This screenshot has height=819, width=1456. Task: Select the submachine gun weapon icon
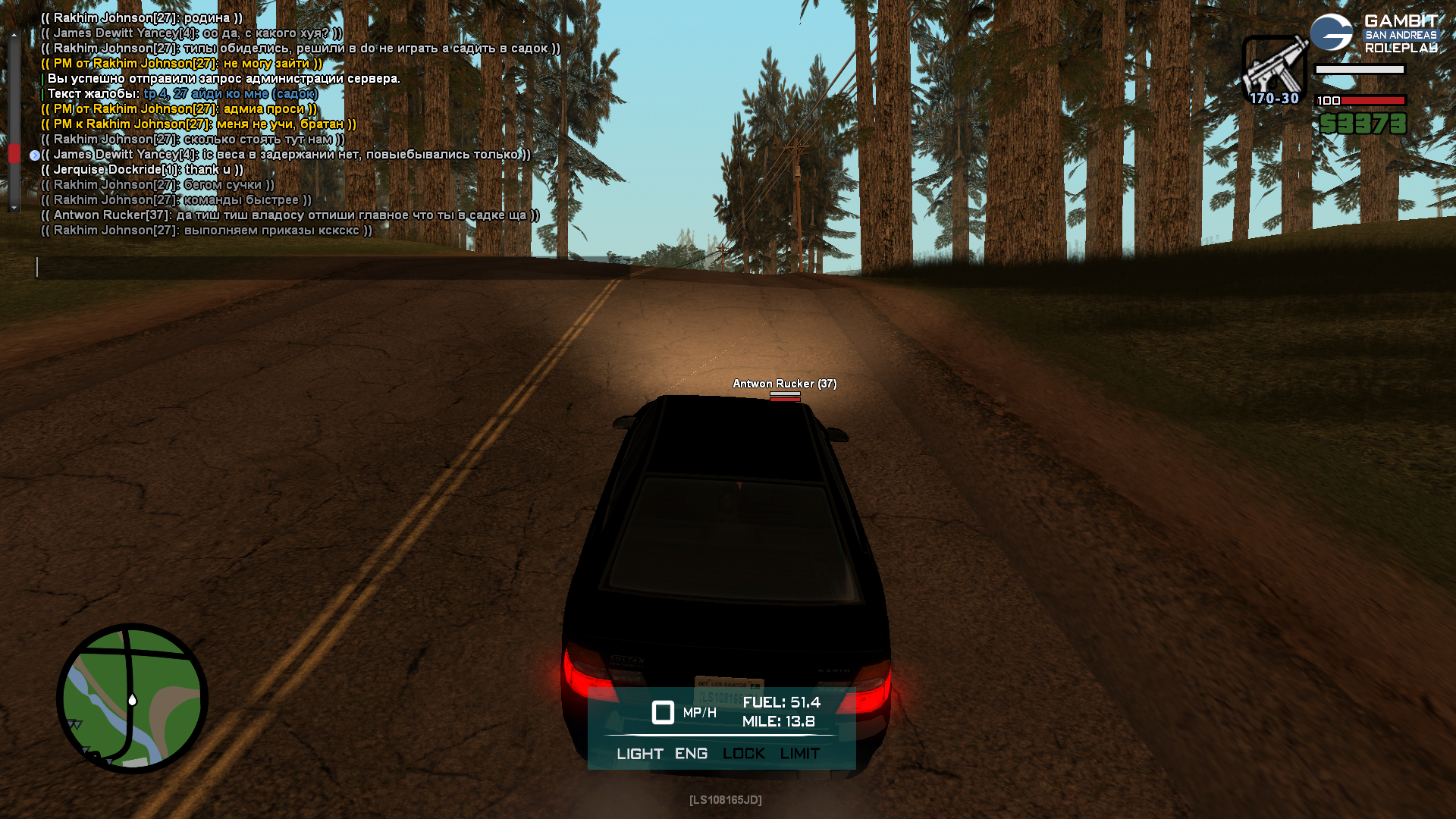pyautogui.click(x=1275, y=66)
